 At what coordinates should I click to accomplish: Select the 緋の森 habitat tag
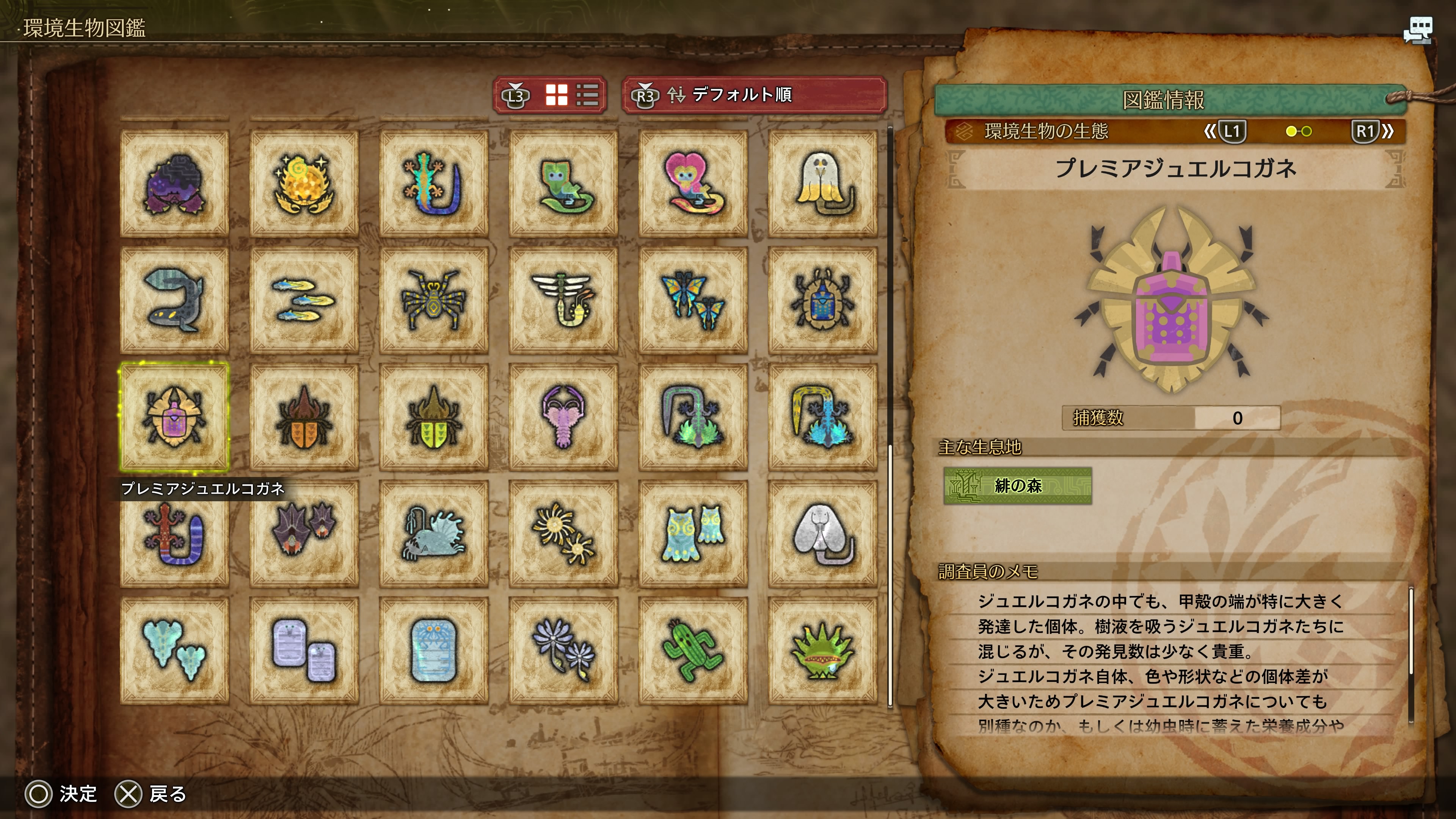click(1017, 485)
